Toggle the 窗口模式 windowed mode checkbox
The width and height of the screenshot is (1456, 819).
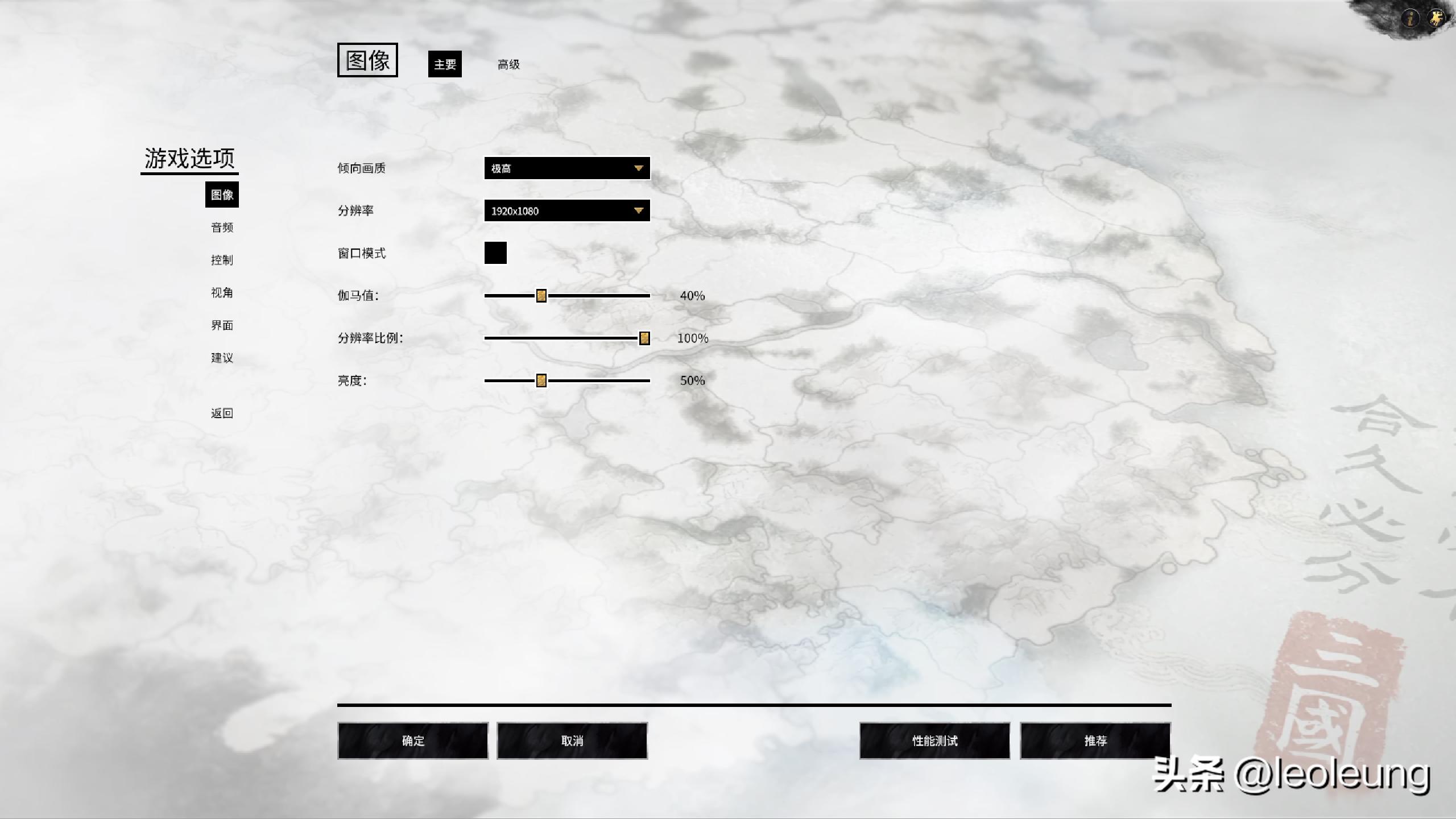(495, 253)
